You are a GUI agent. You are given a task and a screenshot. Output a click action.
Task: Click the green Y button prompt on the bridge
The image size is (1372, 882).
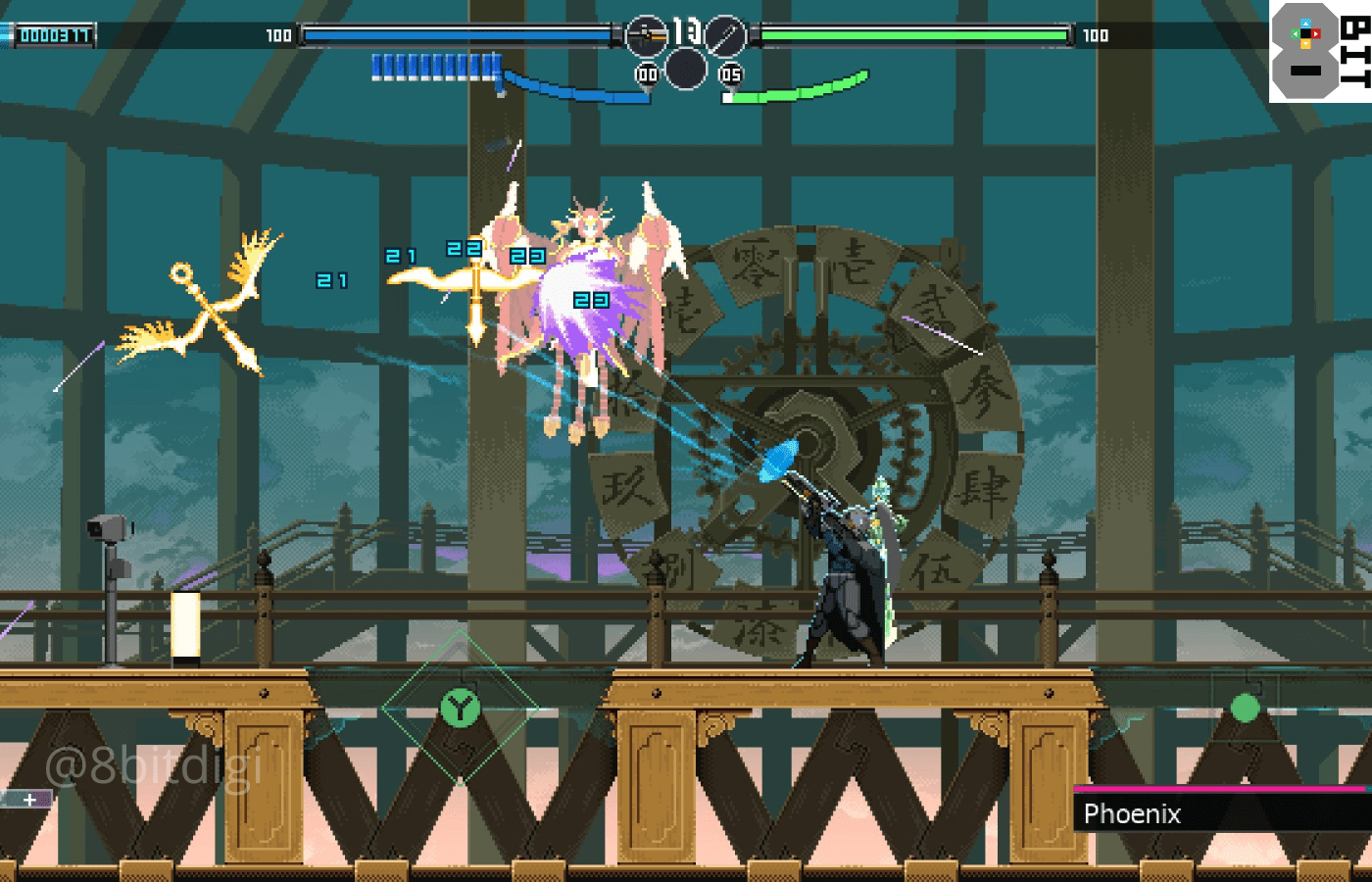459,706
